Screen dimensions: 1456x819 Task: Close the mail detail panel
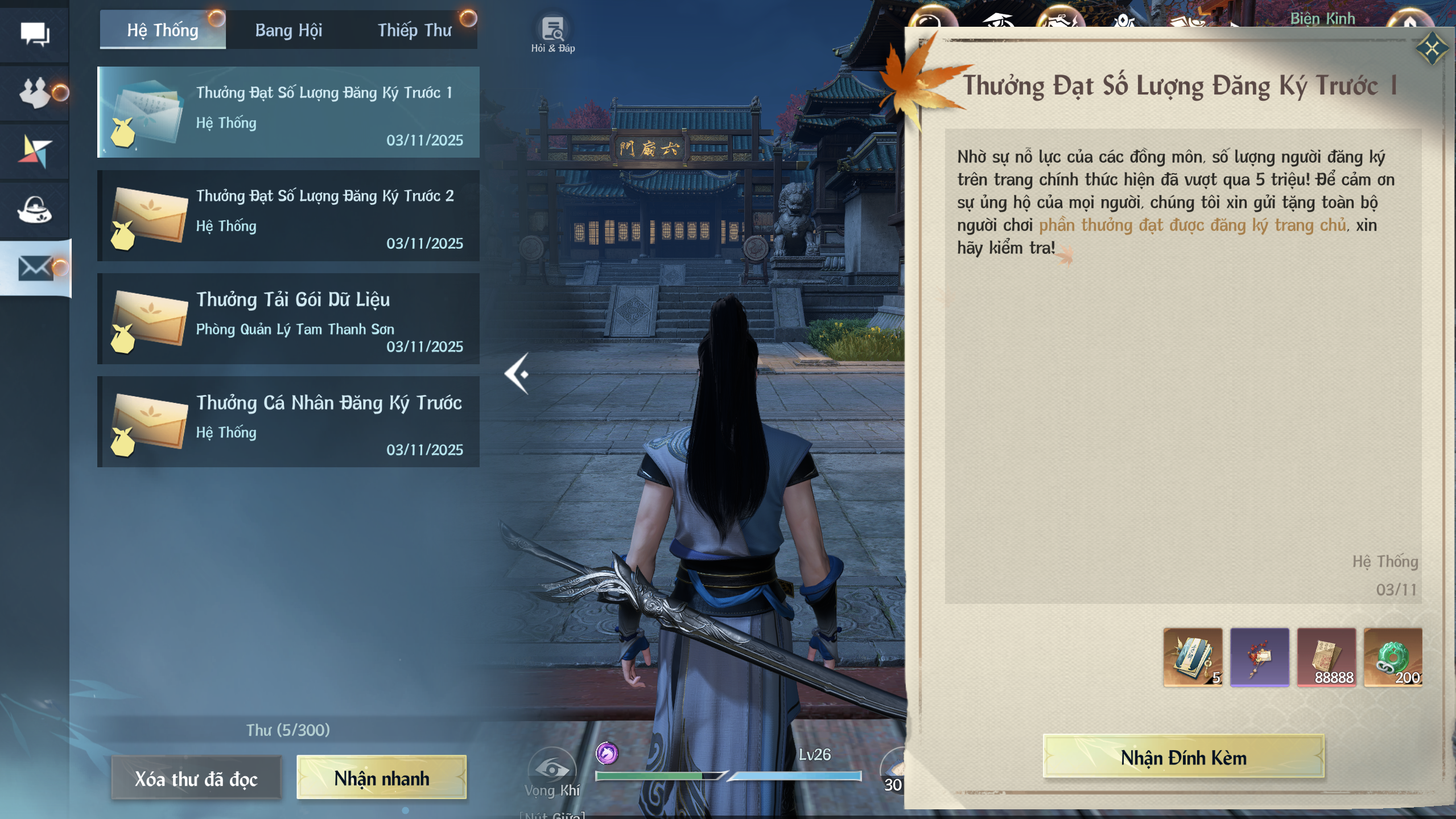[x=1432, y=48]
